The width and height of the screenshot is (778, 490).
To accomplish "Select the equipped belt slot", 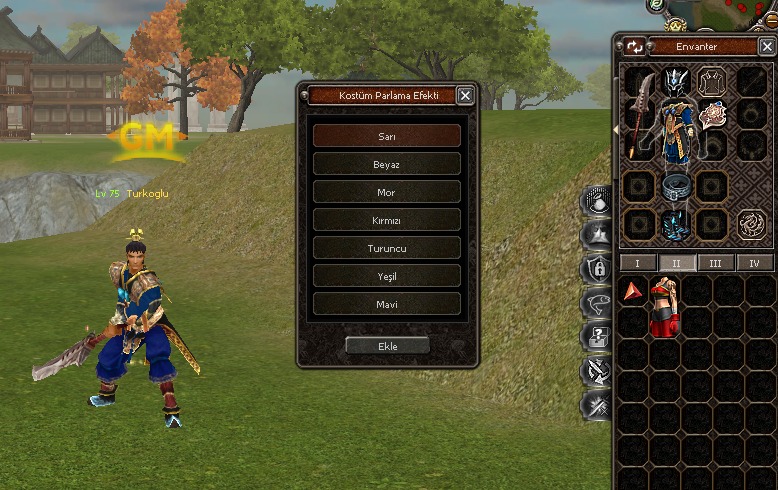I will 677,186.
